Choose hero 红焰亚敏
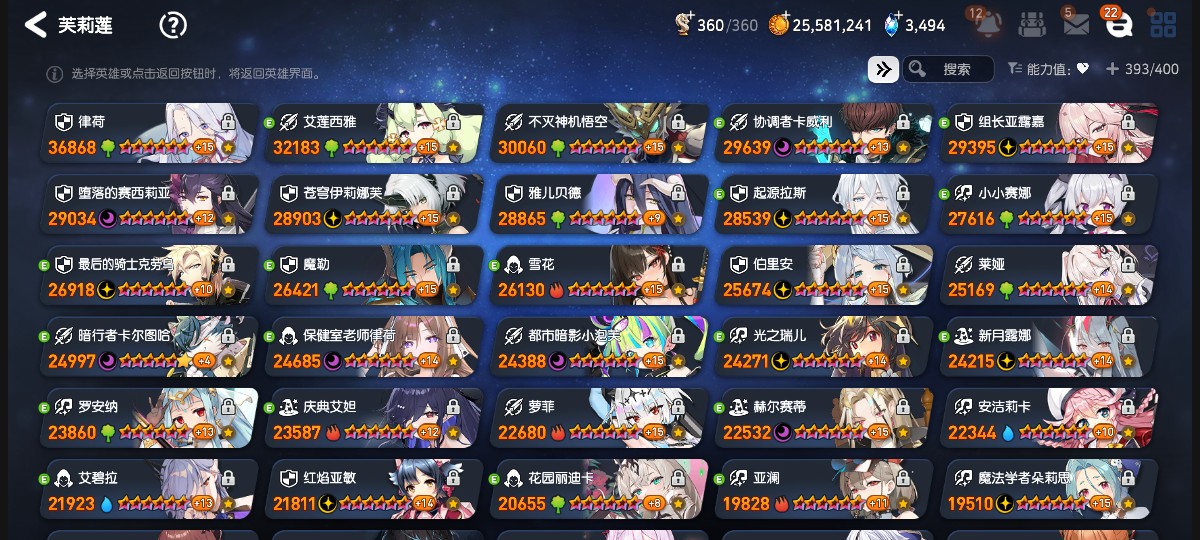The height and width of the screenshot is (540, 1200). [375, 489]
